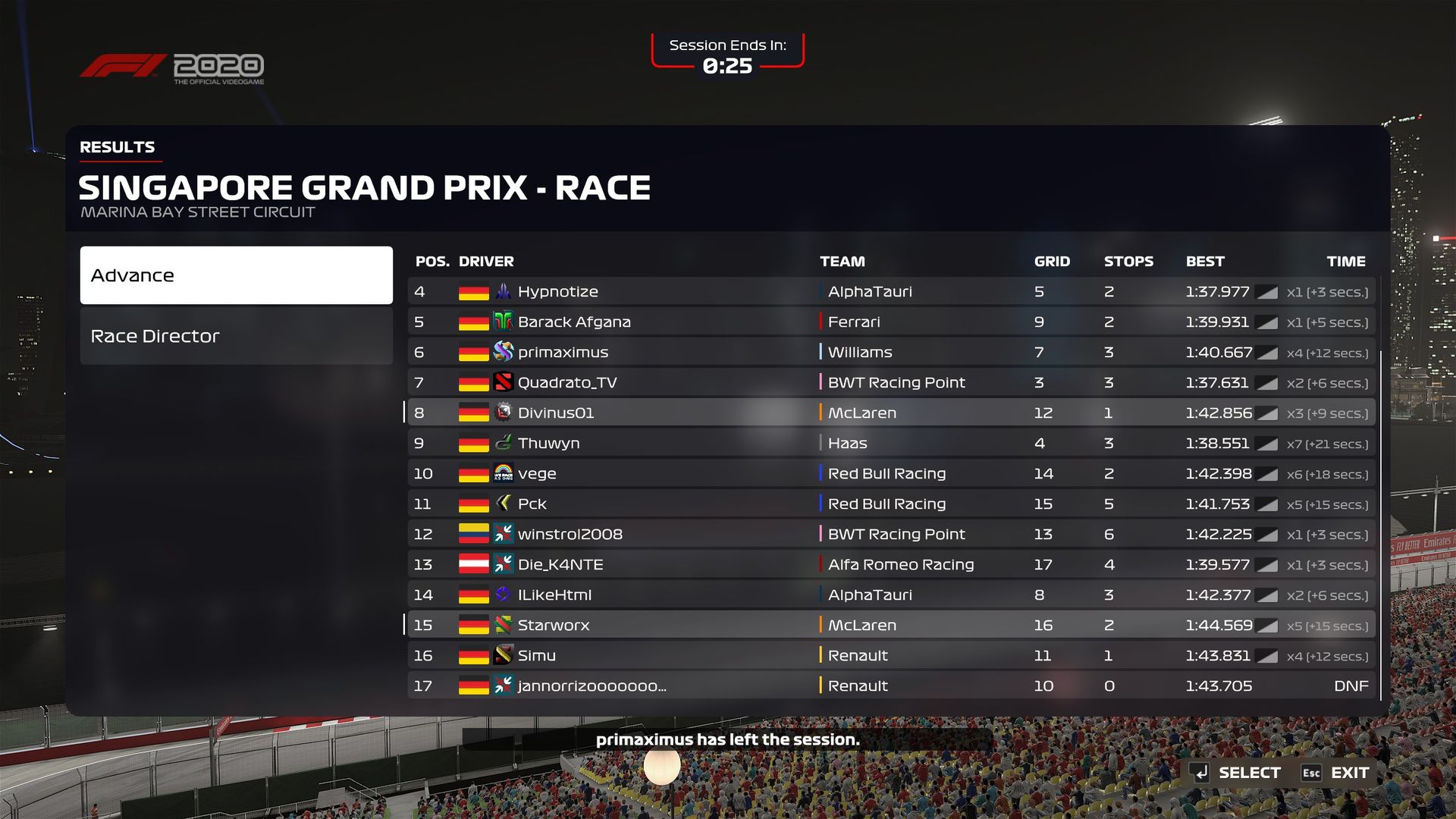Select Starworx's McLaren result row
Viewport: 1456px width, 819px height.
pos(891,625)
